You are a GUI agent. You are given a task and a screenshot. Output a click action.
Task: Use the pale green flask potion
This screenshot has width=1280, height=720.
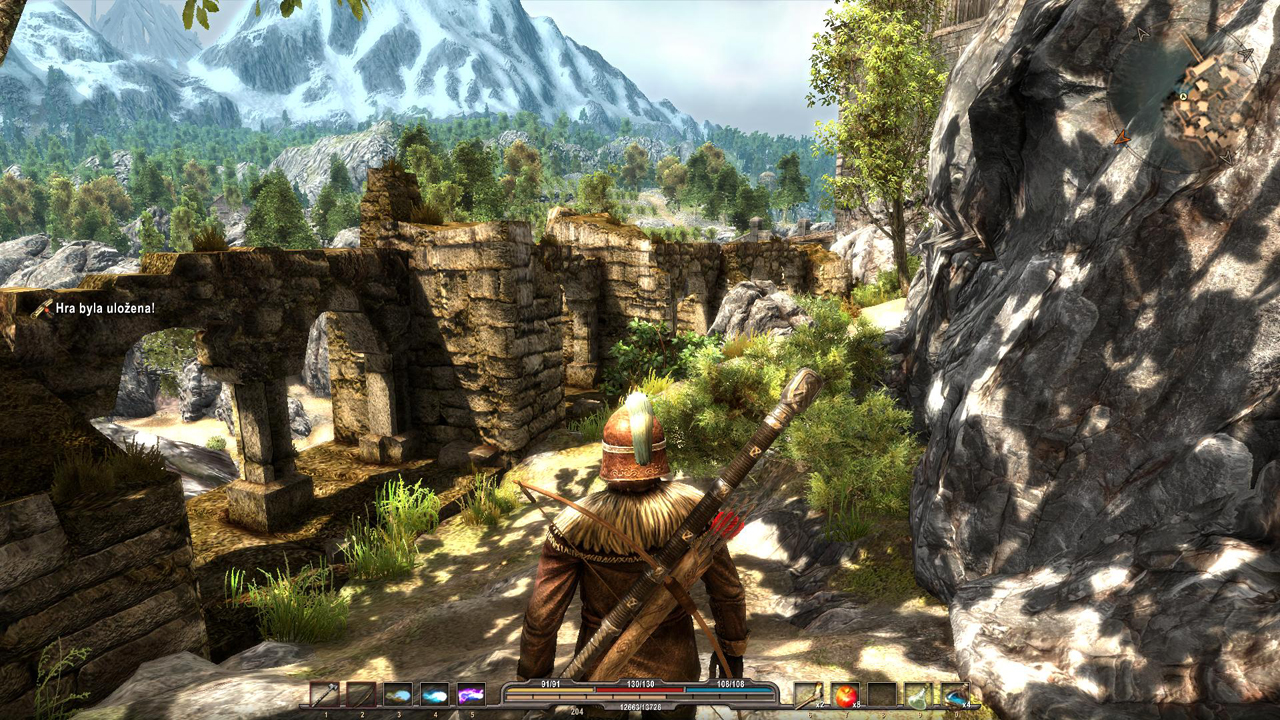point(918,695)
